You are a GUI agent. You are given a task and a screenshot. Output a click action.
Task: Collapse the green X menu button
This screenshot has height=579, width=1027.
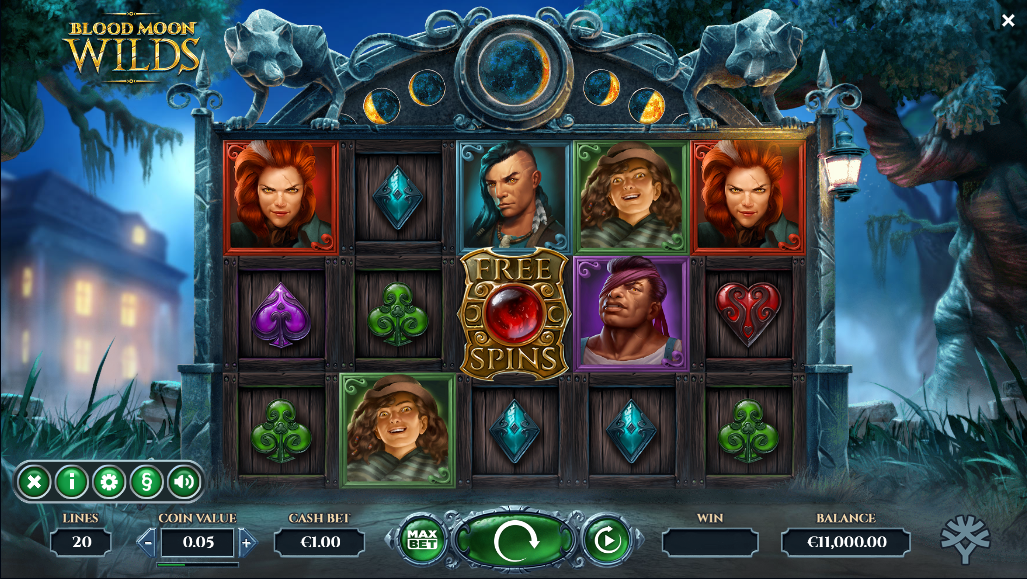(x=34, y=482)
